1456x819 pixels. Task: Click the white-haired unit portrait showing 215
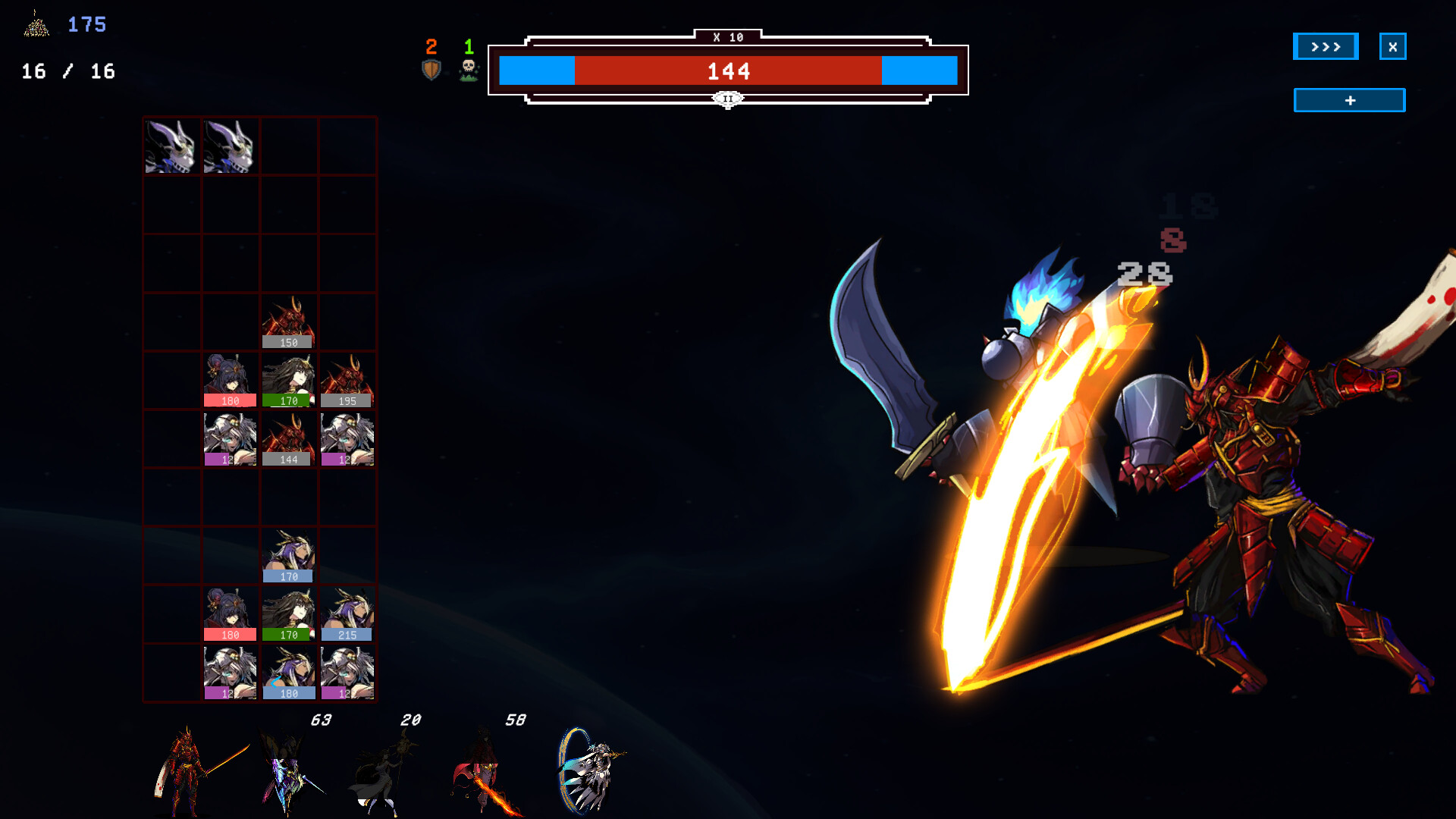coord(347,613)
